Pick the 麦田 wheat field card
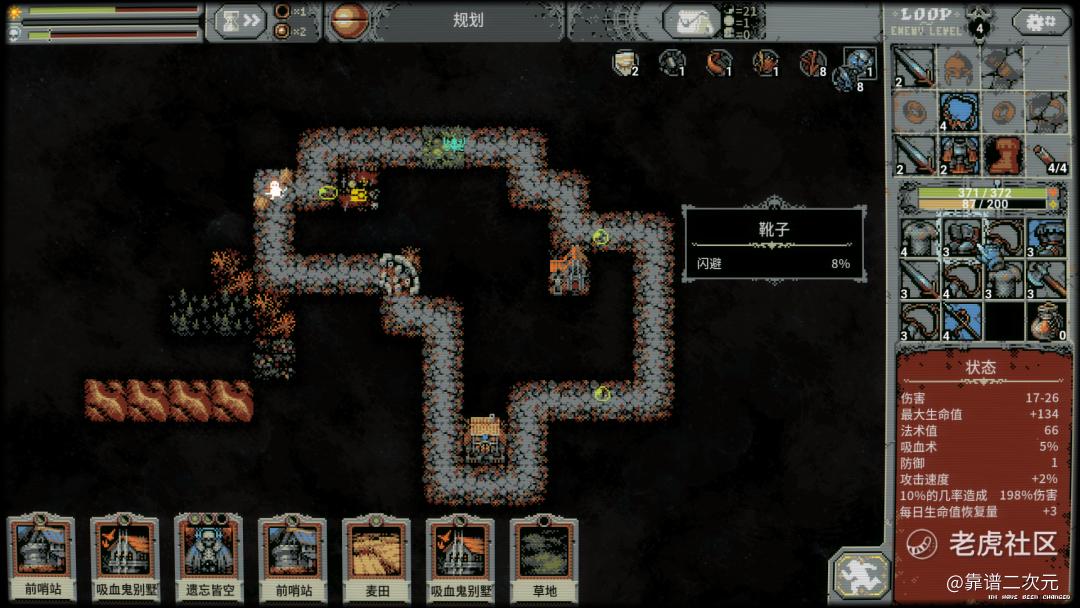The height and width of the screenshot is (608, 1080). click(376, 555)
